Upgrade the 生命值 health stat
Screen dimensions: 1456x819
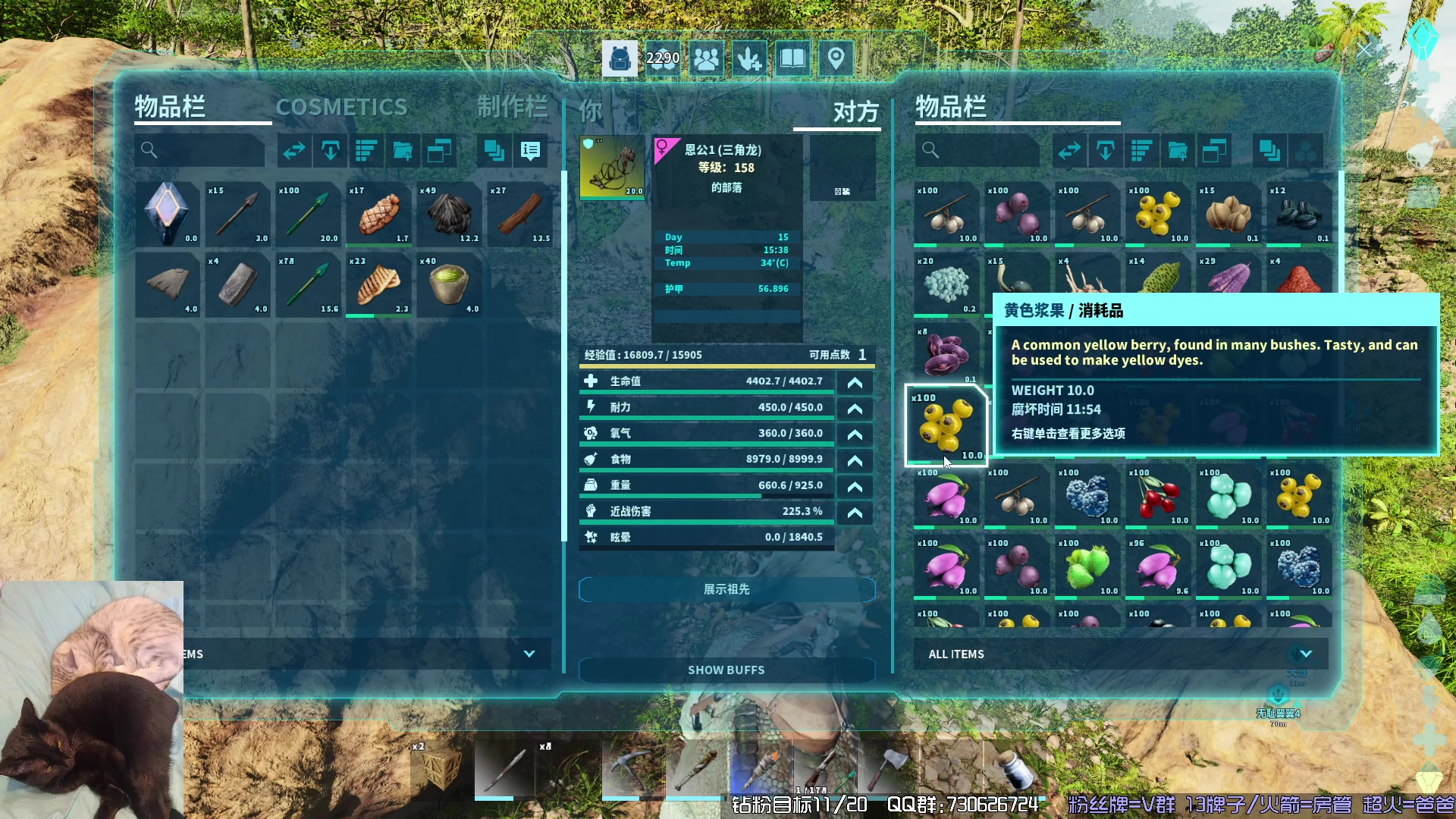pos(855,383)
